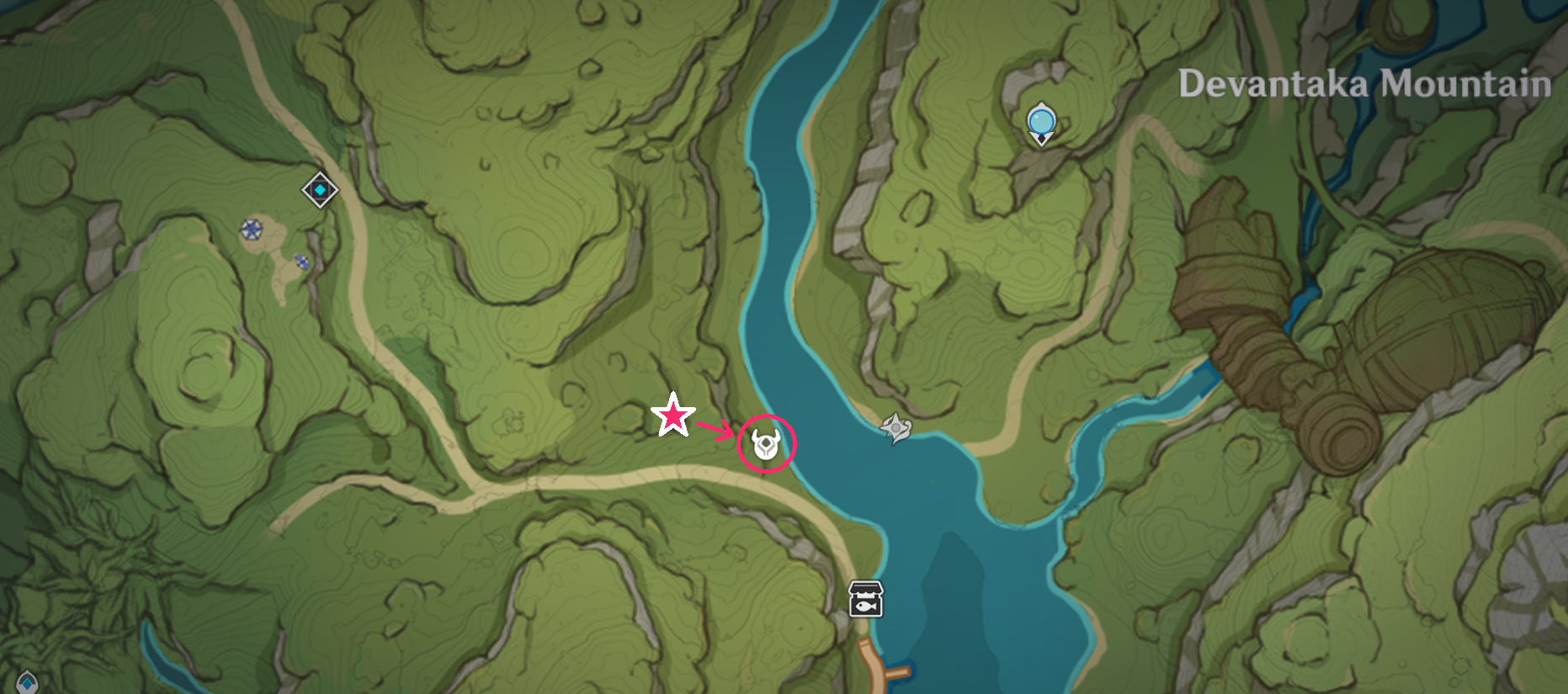Select the diamond-shaped domain marker
The height and width of the screenshot is (694, 1568).
pos(320,190)
